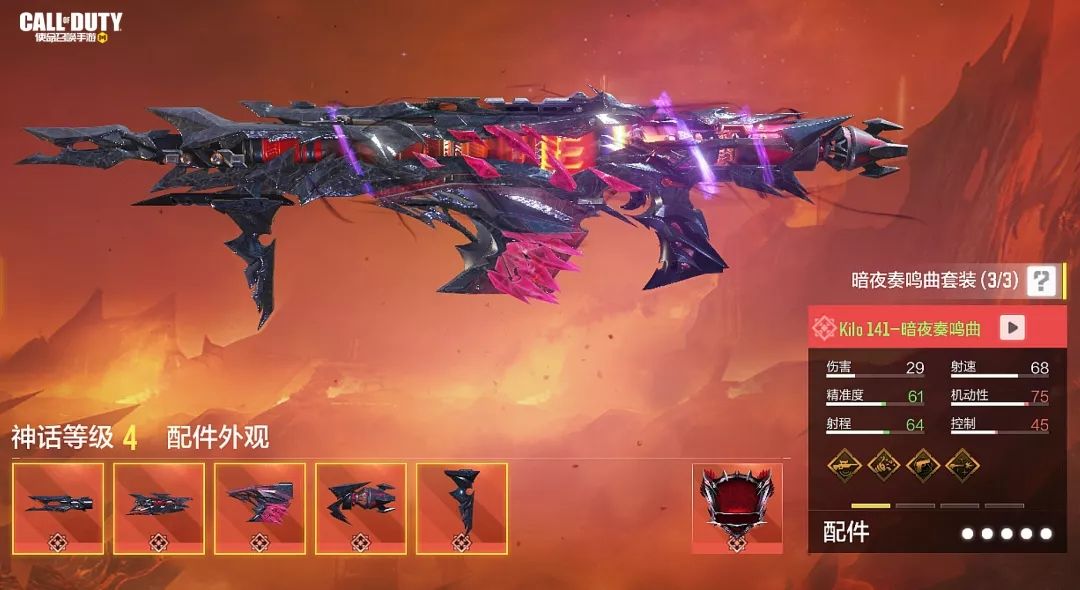The width and height of the screenshot is (1080, 590).
Task: Select the fifth thumbnail showing the vertical foregrip
Action: pyautogui.click(x=461, y=508)
